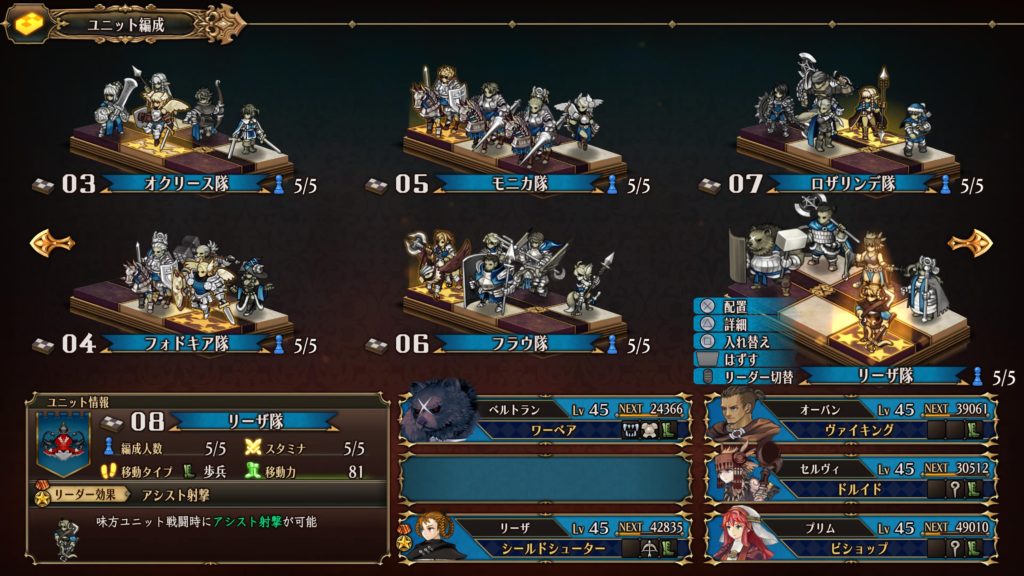Choose the 入れ替え swap option

740,341
